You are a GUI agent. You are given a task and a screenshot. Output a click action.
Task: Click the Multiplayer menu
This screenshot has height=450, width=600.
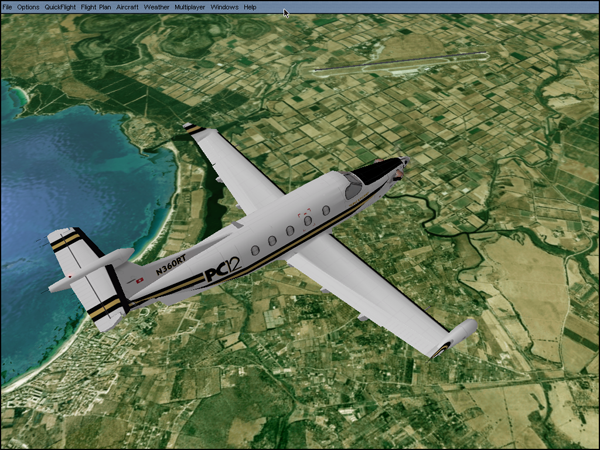(189, 7)
